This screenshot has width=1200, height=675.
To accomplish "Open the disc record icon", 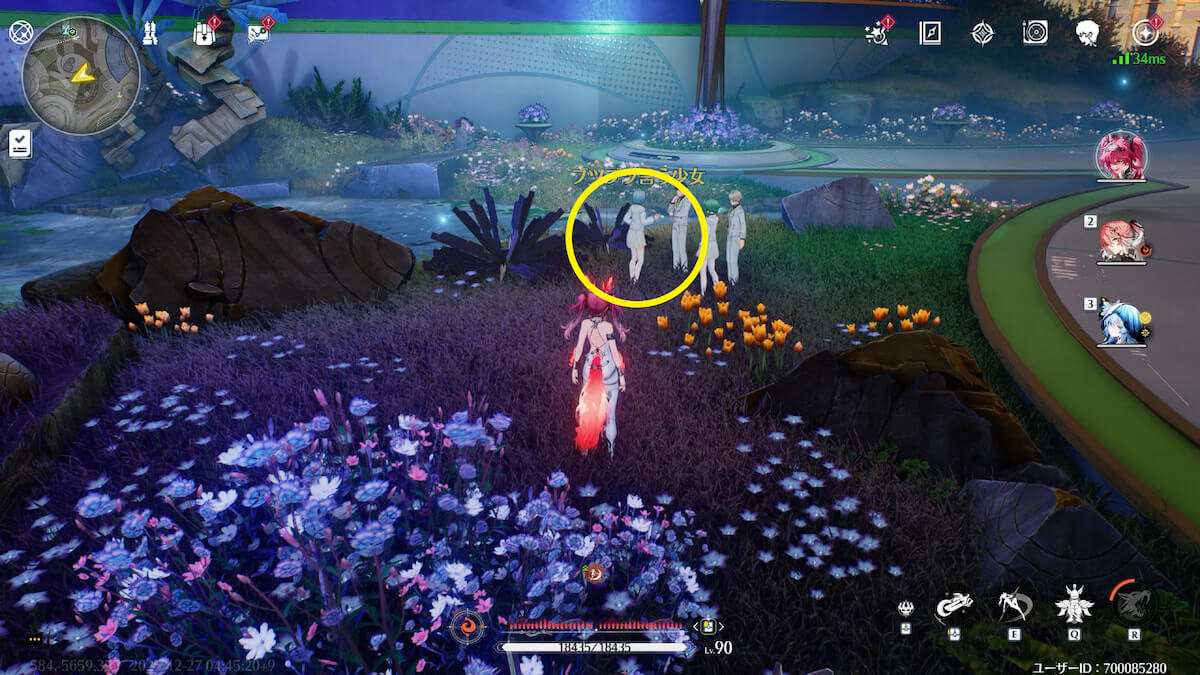I will [1035, 33].
